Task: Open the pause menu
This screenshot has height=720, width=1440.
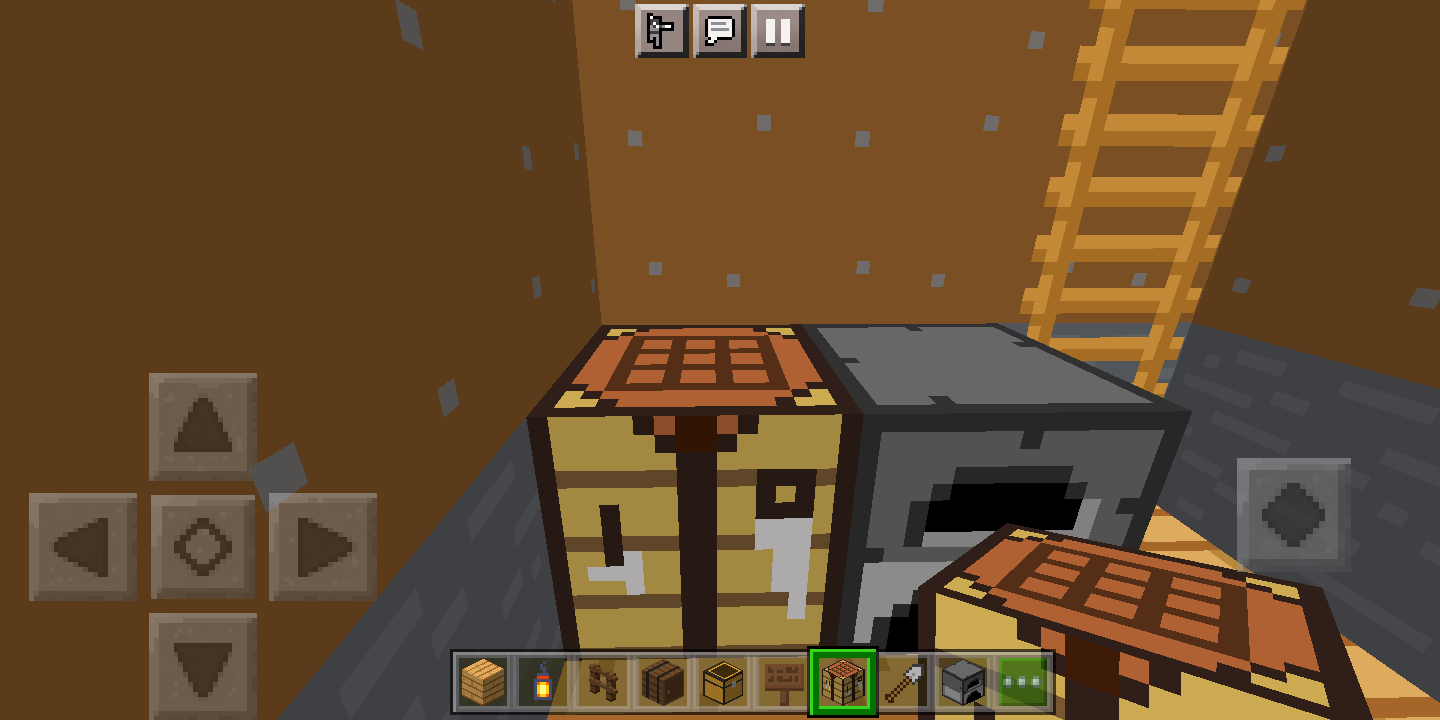Action: tap(779, 31)
